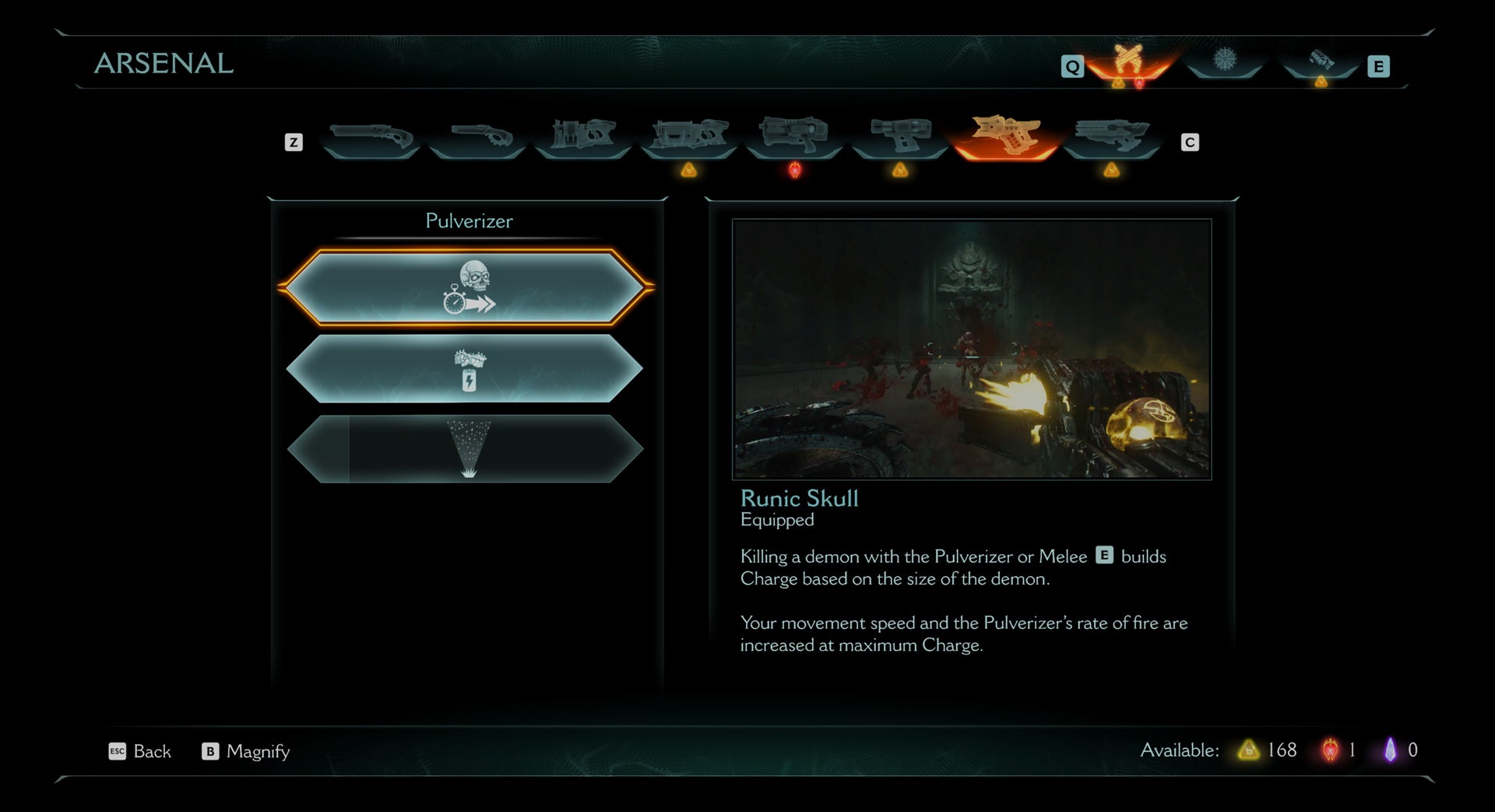Click the E keybind badge on the far tab
Viewport: 1495px width, 812px height.
(x=1380, y=67)
